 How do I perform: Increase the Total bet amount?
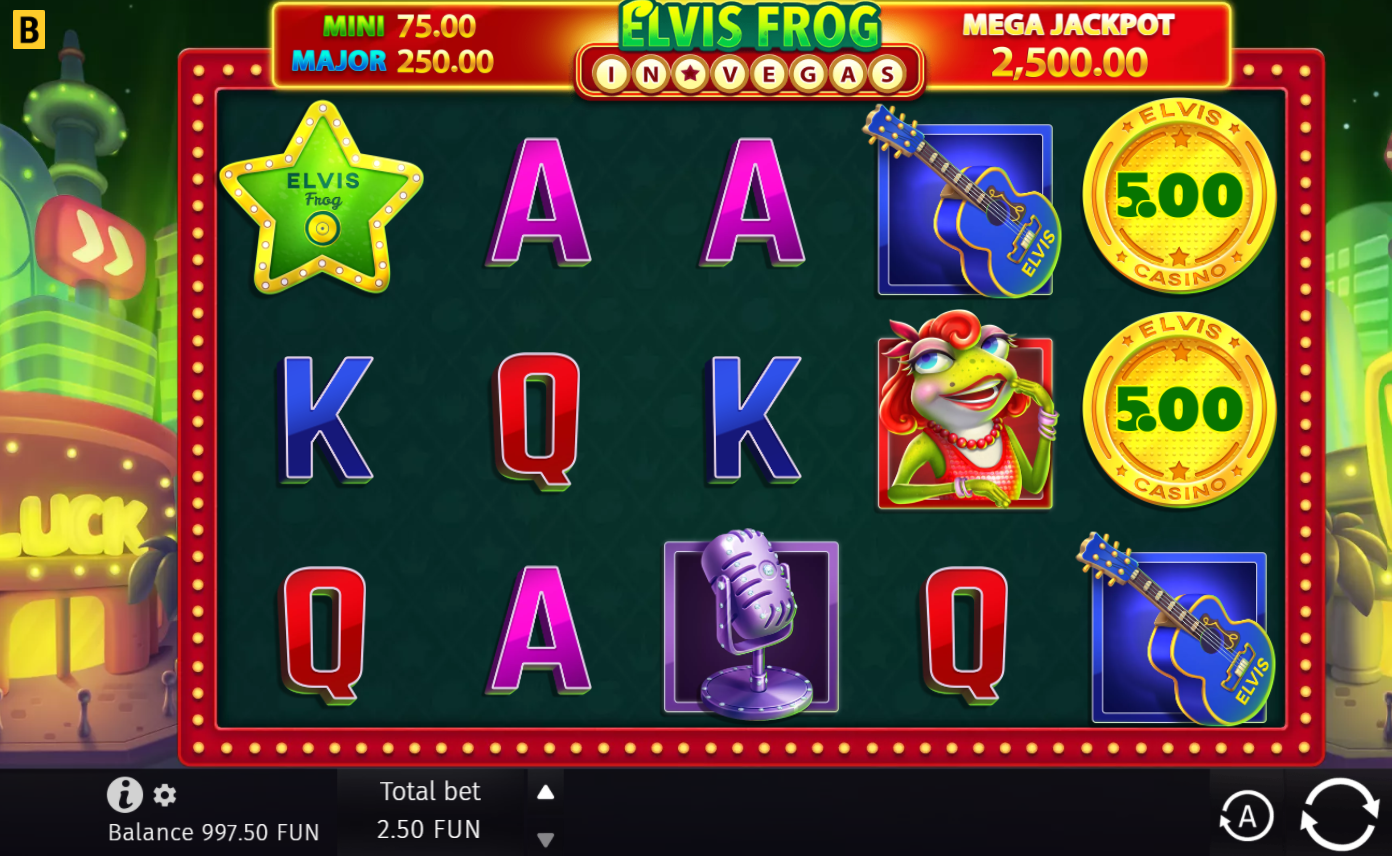coord(545,791)
